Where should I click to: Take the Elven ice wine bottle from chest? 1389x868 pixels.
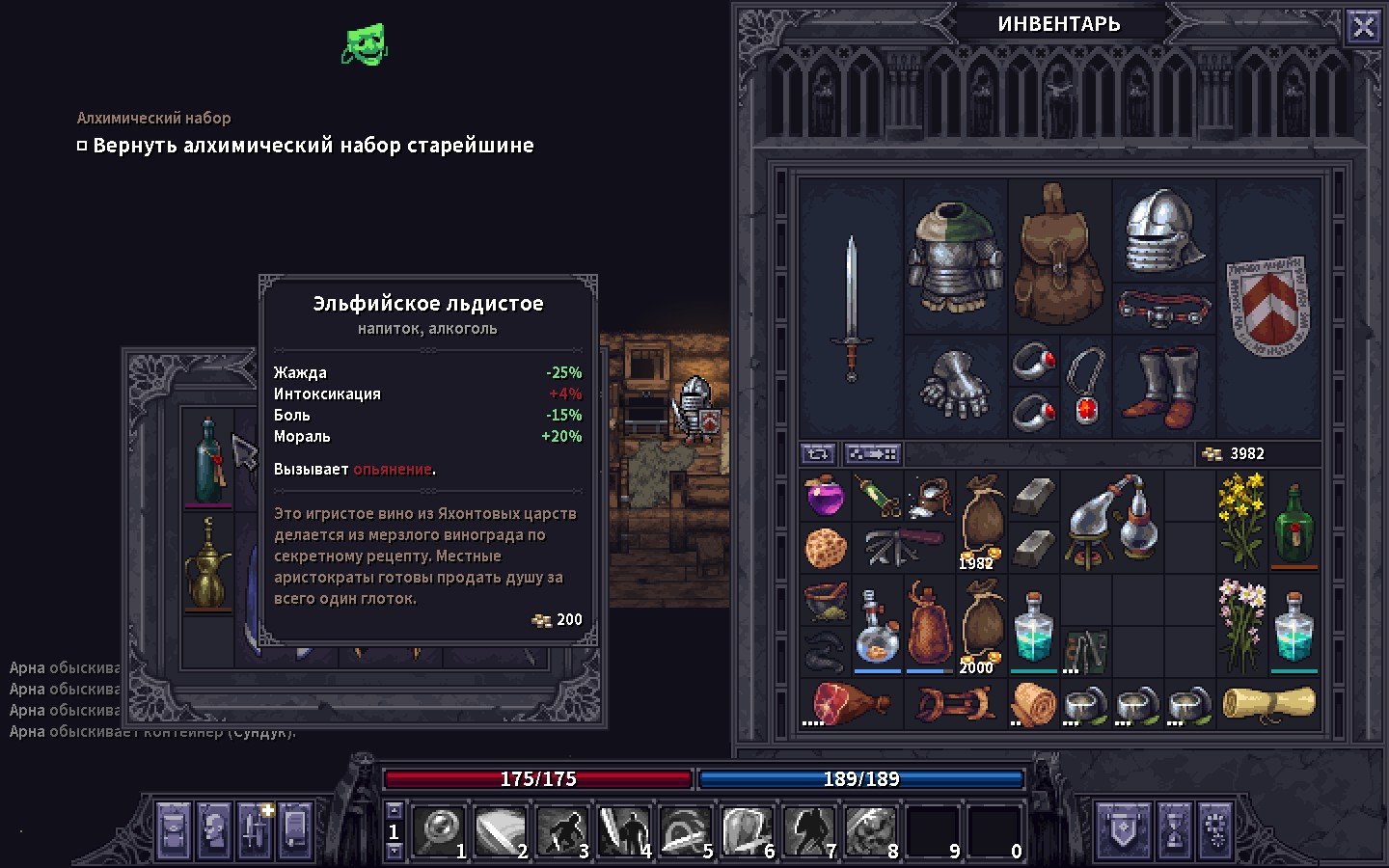pyautogui.click(x=208, y=460)
